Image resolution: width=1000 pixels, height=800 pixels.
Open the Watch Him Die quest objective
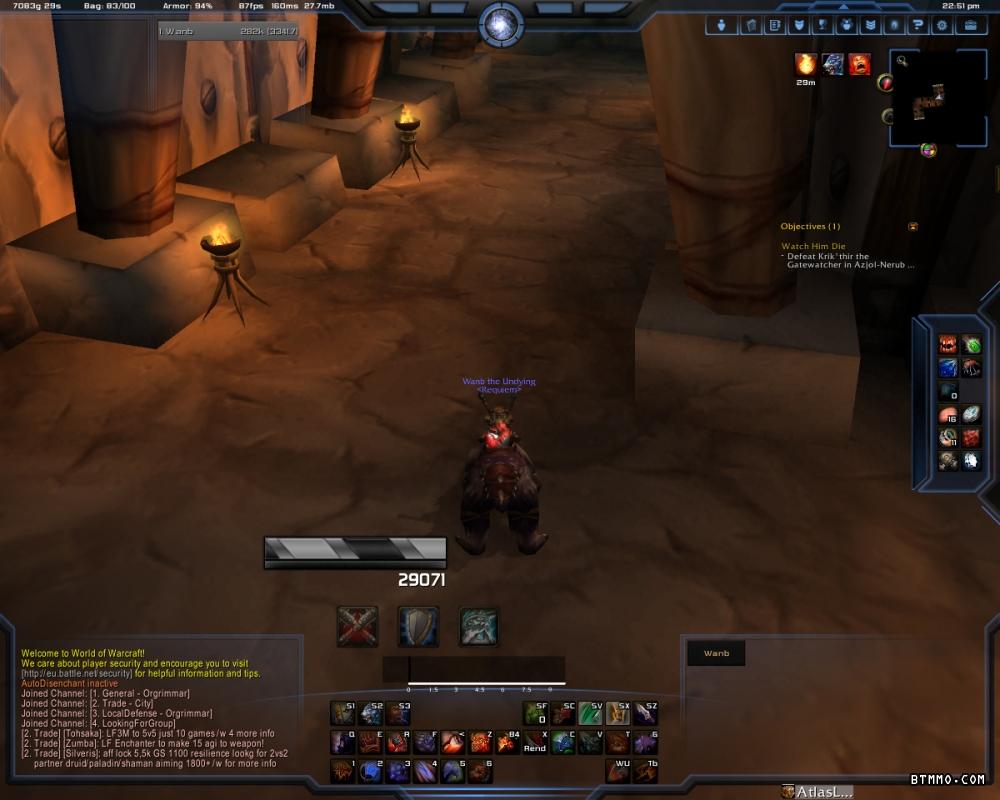pyautogui.click(x=813, y=246)
